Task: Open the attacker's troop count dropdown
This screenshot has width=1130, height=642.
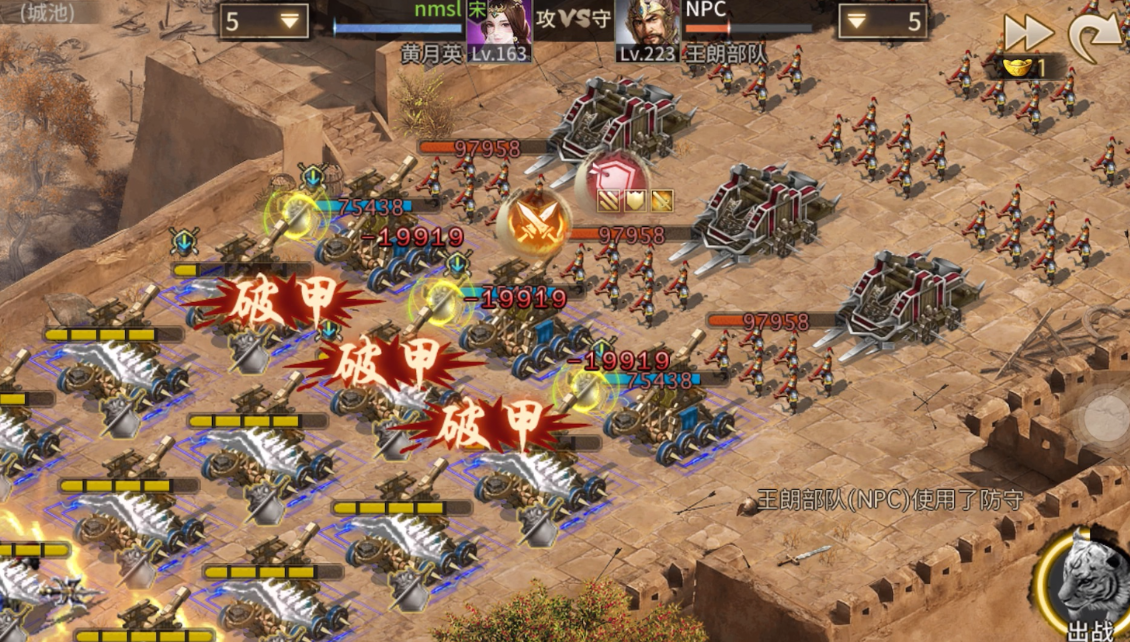Action: coord(265,21)
